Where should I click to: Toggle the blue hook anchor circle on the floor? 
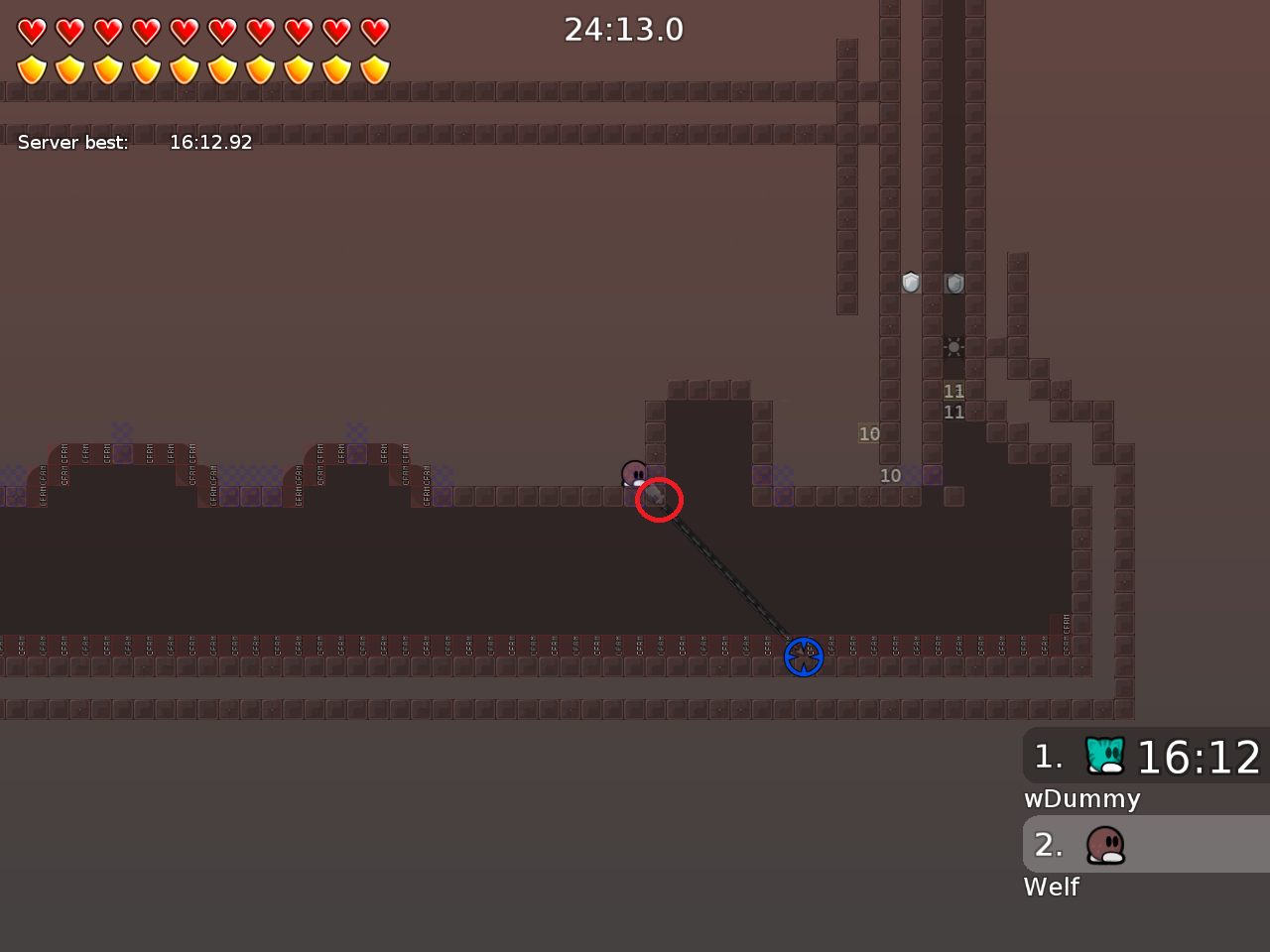[805, 655]
